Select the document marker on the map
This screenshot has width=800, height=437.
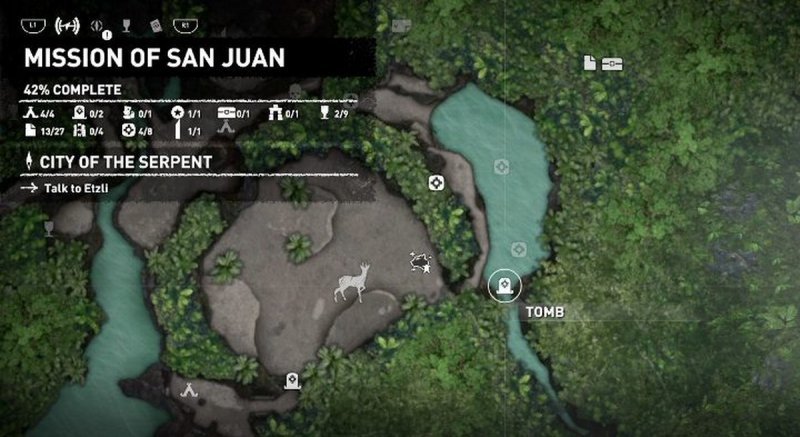tap(590, 63)
